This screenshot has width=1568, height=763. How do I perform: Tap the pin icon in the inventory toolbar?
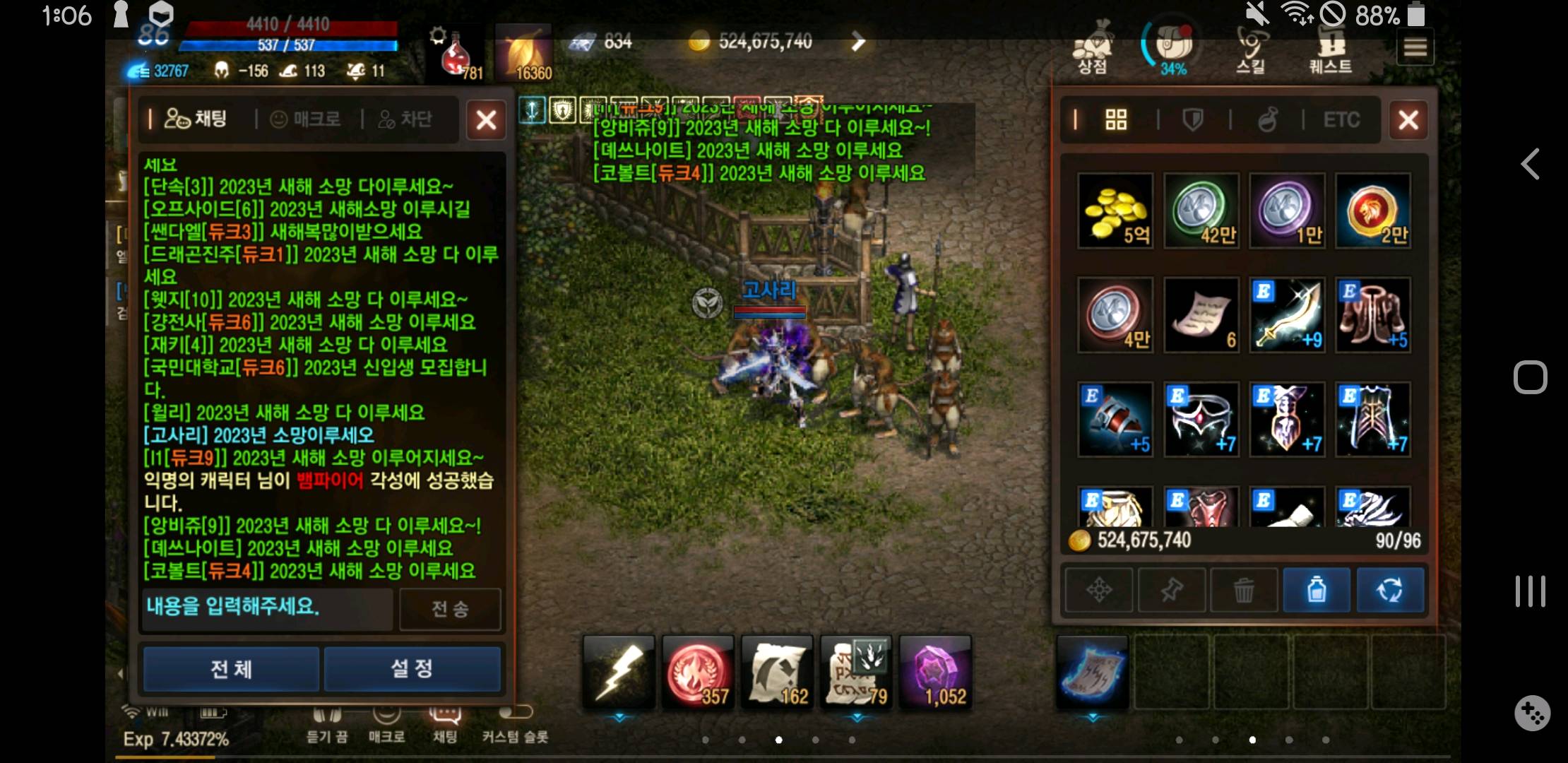(x=1172, y=590)
